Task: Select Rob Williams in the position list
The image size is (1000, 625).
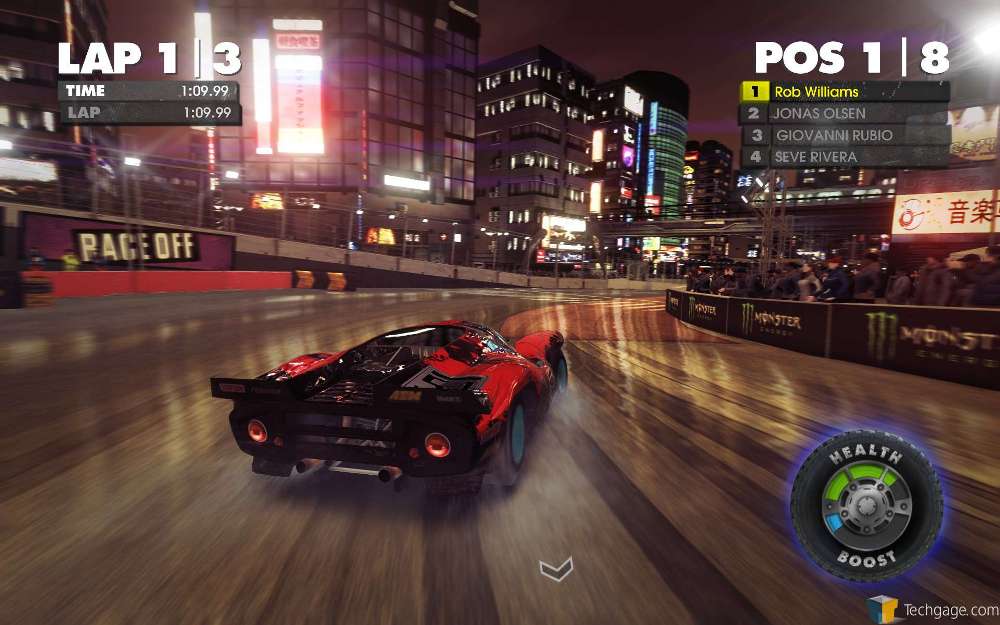Action: pyautogui.click(x=845, y=92)
